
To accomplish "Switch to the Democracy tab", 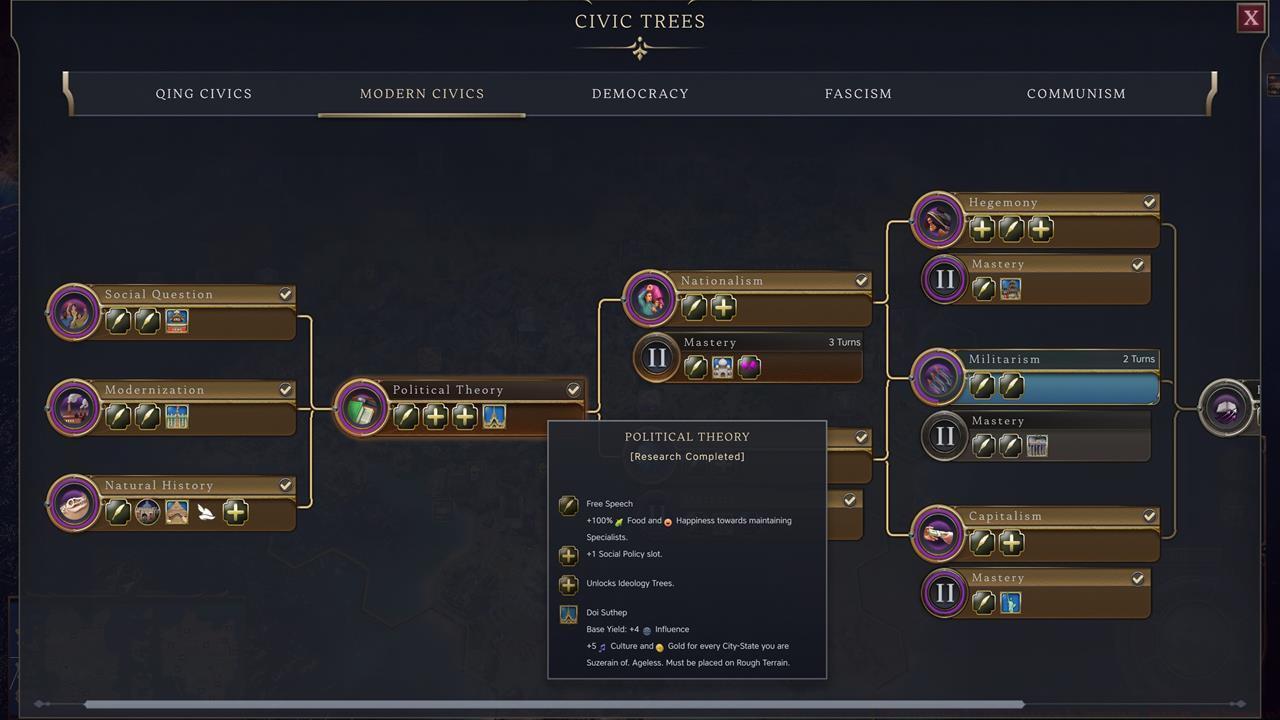I will [x=640, y=93].
